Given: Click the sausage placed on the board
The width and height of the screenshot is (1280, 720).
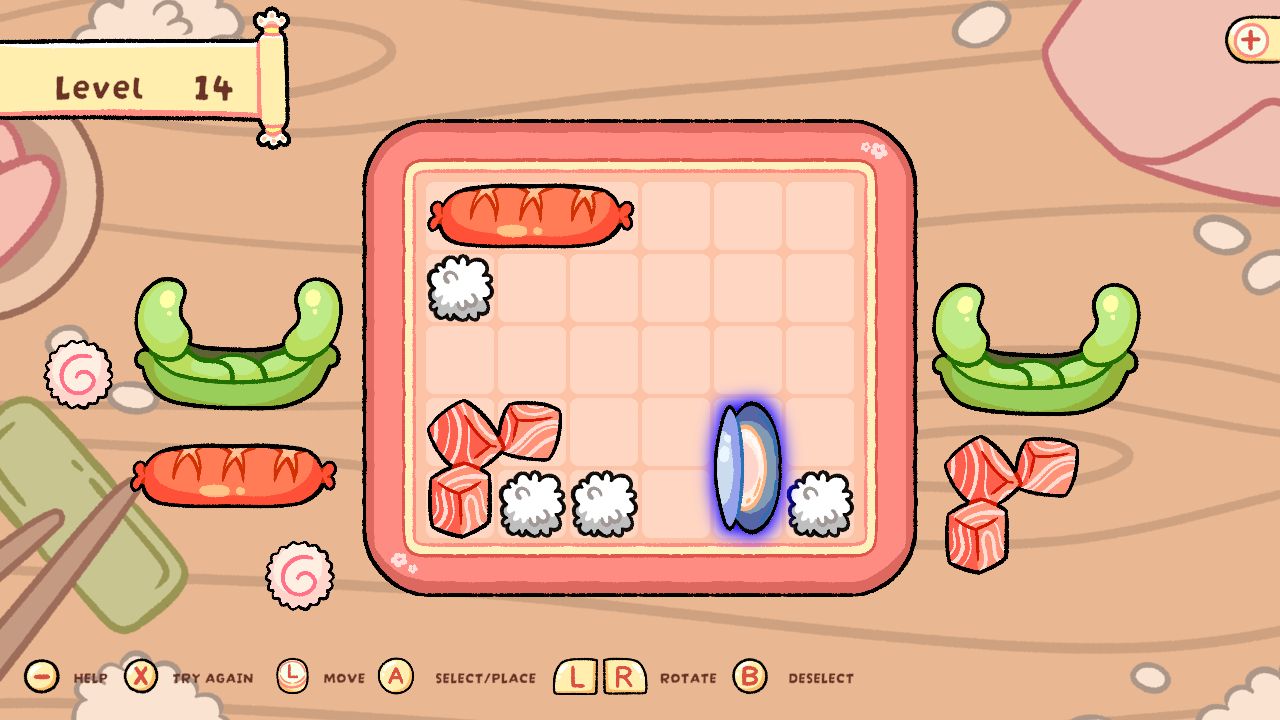Looking at the screenshot, I should click(x=530, y=215).
